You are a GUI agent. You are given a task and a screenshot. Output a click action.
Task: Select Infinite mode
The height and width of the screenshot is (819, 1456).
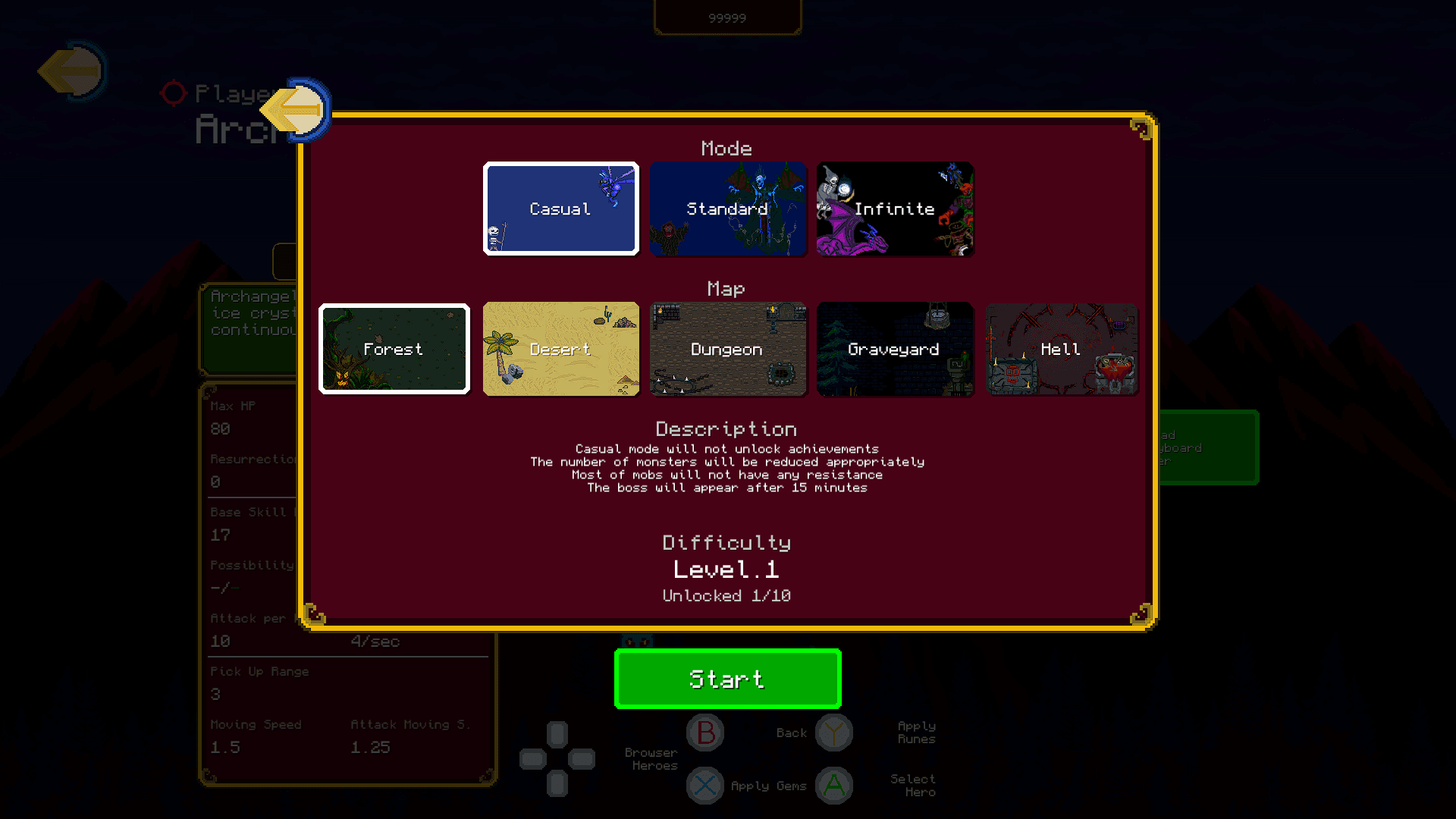894,209
